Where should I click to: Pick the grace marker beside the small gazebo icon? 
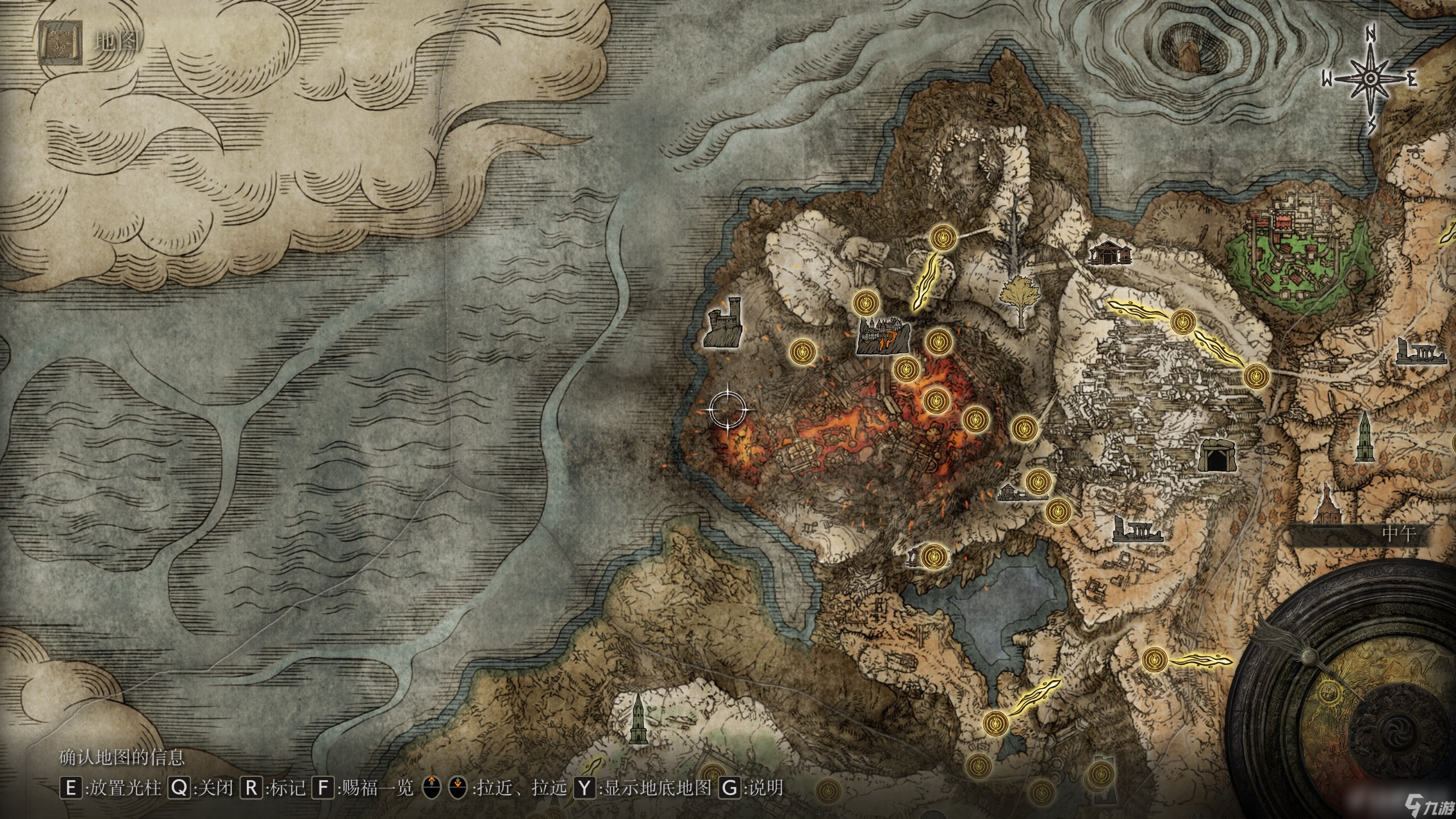[934, 556]
